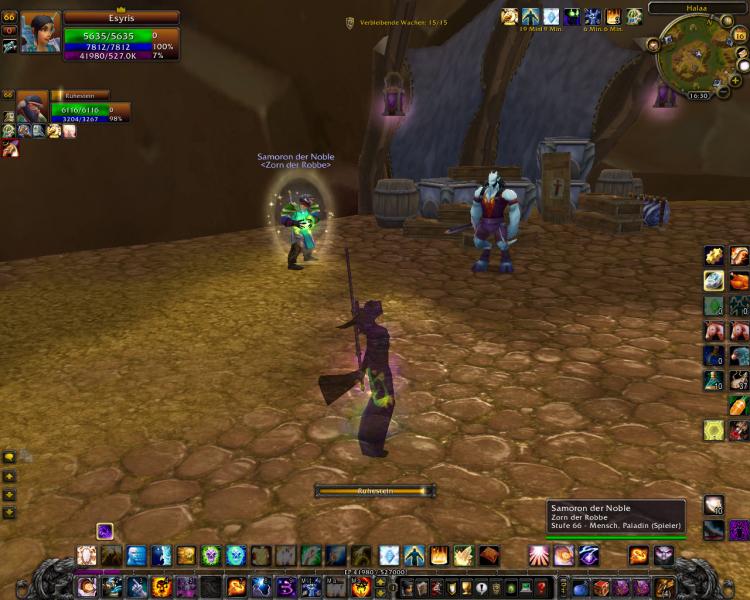Click the Halaa zone name header
750x600 pixels.
click(695, 8)
